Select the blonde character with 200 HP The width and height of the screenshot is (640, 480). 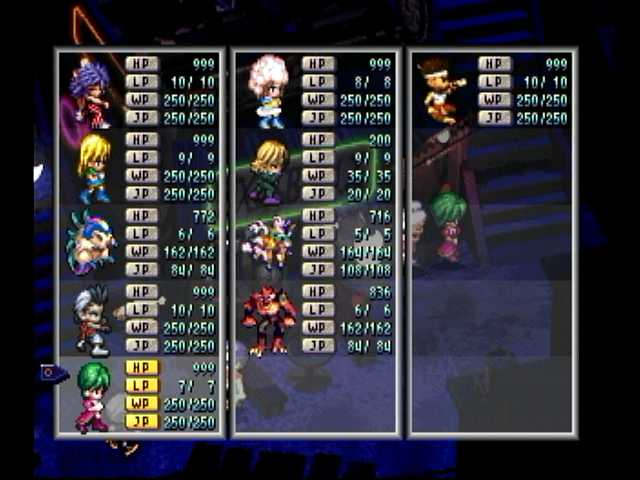[x=268, y=170]
